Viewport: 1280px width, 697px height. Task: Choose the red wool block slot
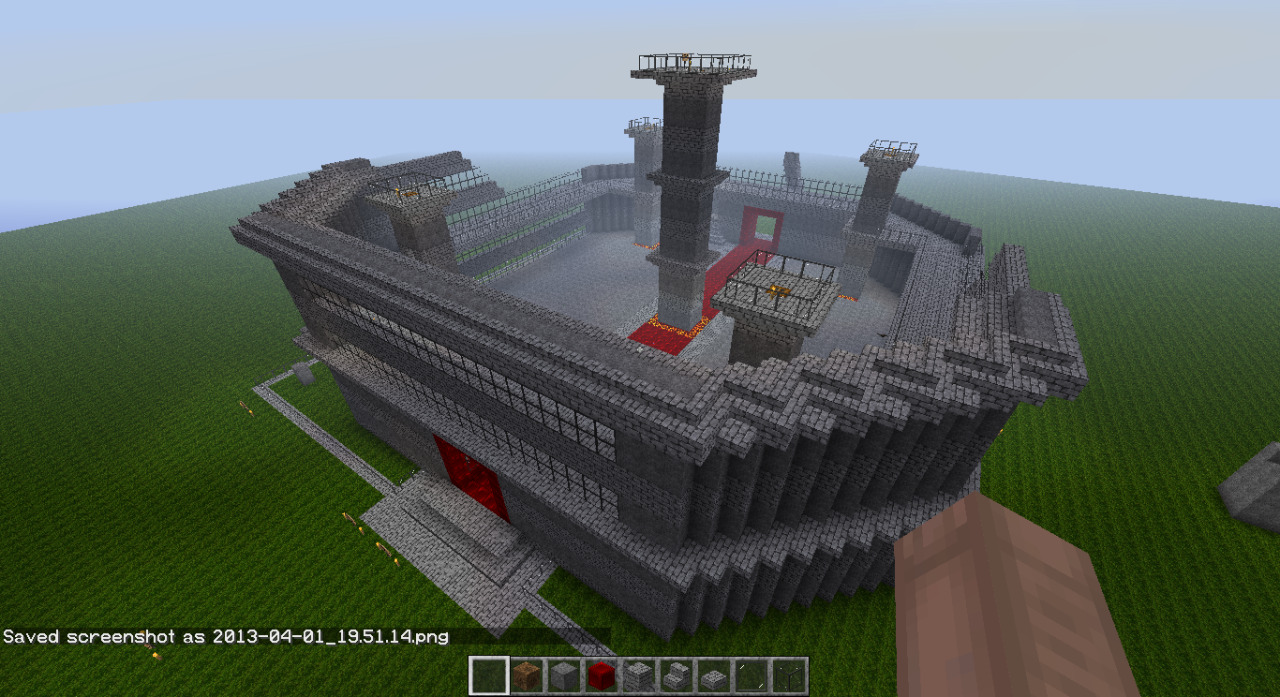point(600,676)
